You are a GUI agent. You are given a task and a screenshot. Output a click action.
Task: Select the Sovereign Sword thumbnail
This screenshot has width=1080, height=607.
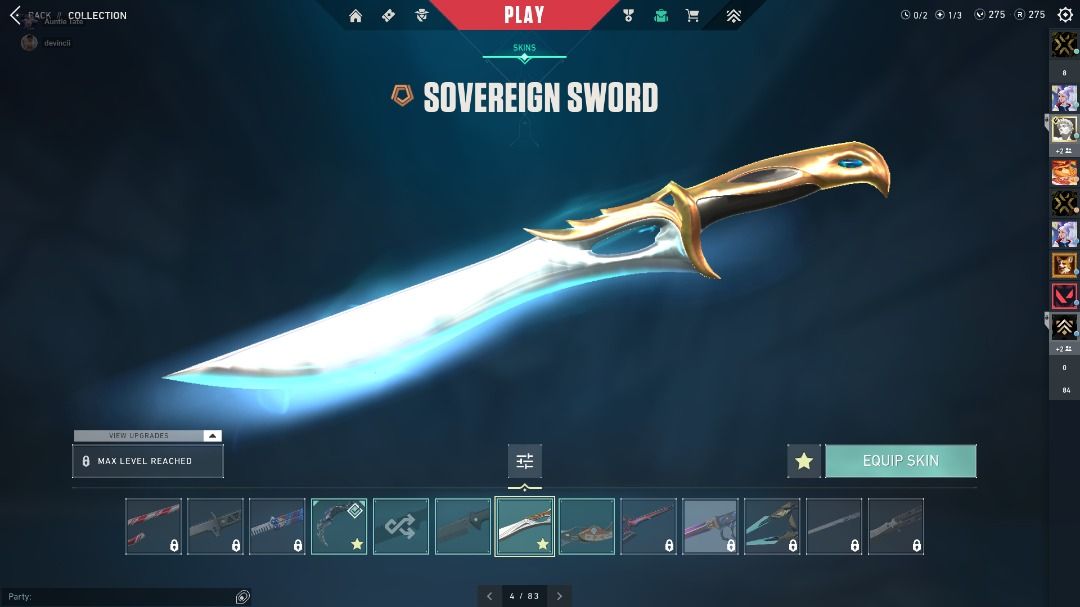click(x=525, y=526)
